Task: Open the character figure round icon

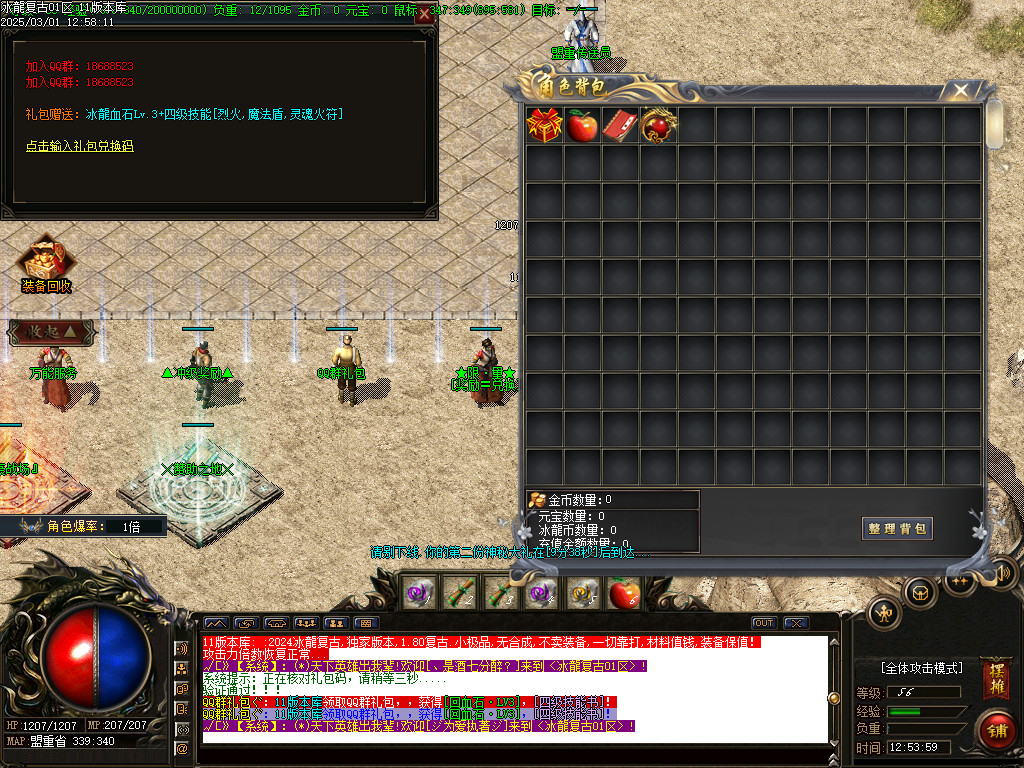Action: pyautogui.click(x=883, y=613)
